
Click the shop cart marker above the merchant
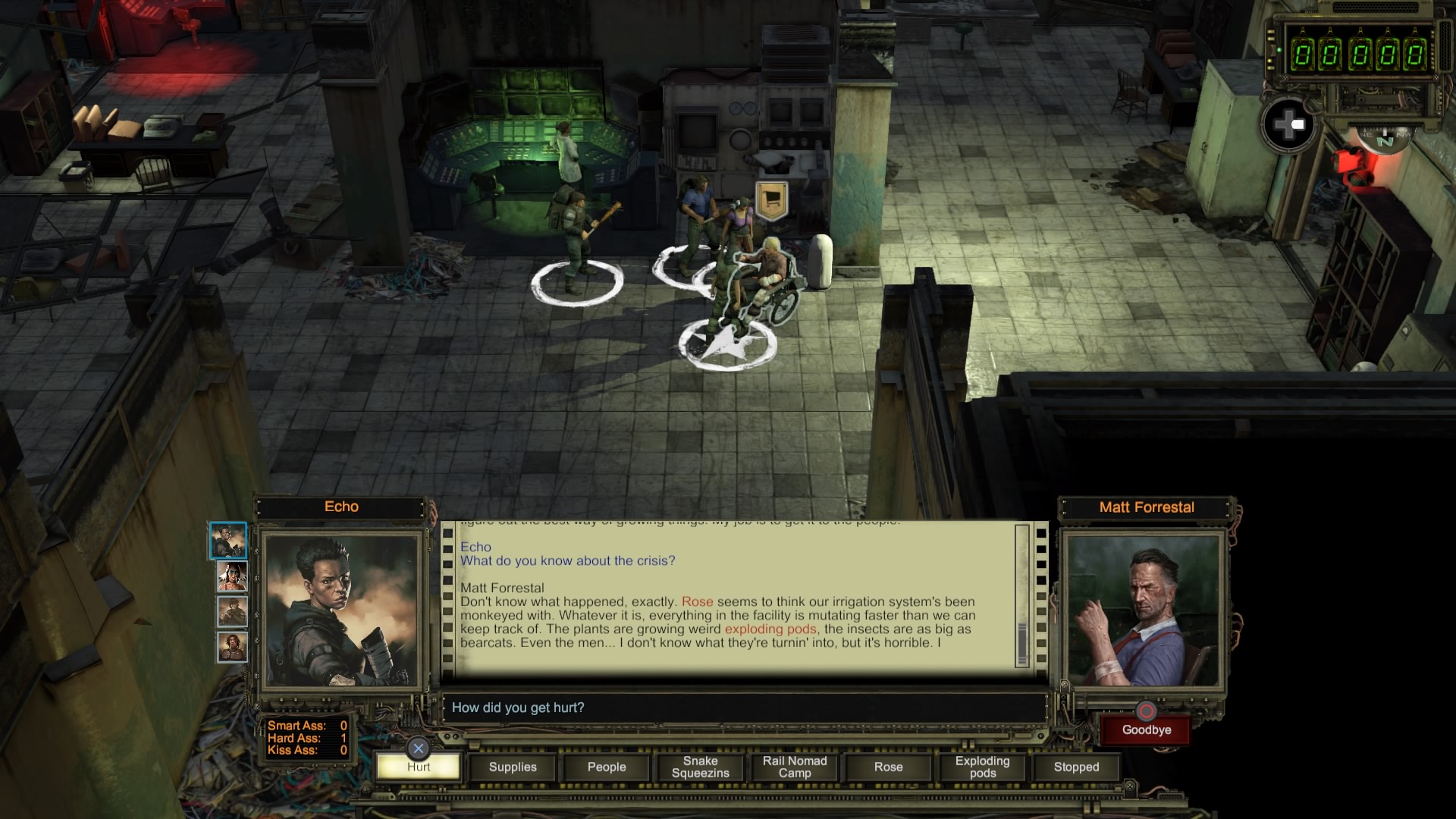coord(771,199)
